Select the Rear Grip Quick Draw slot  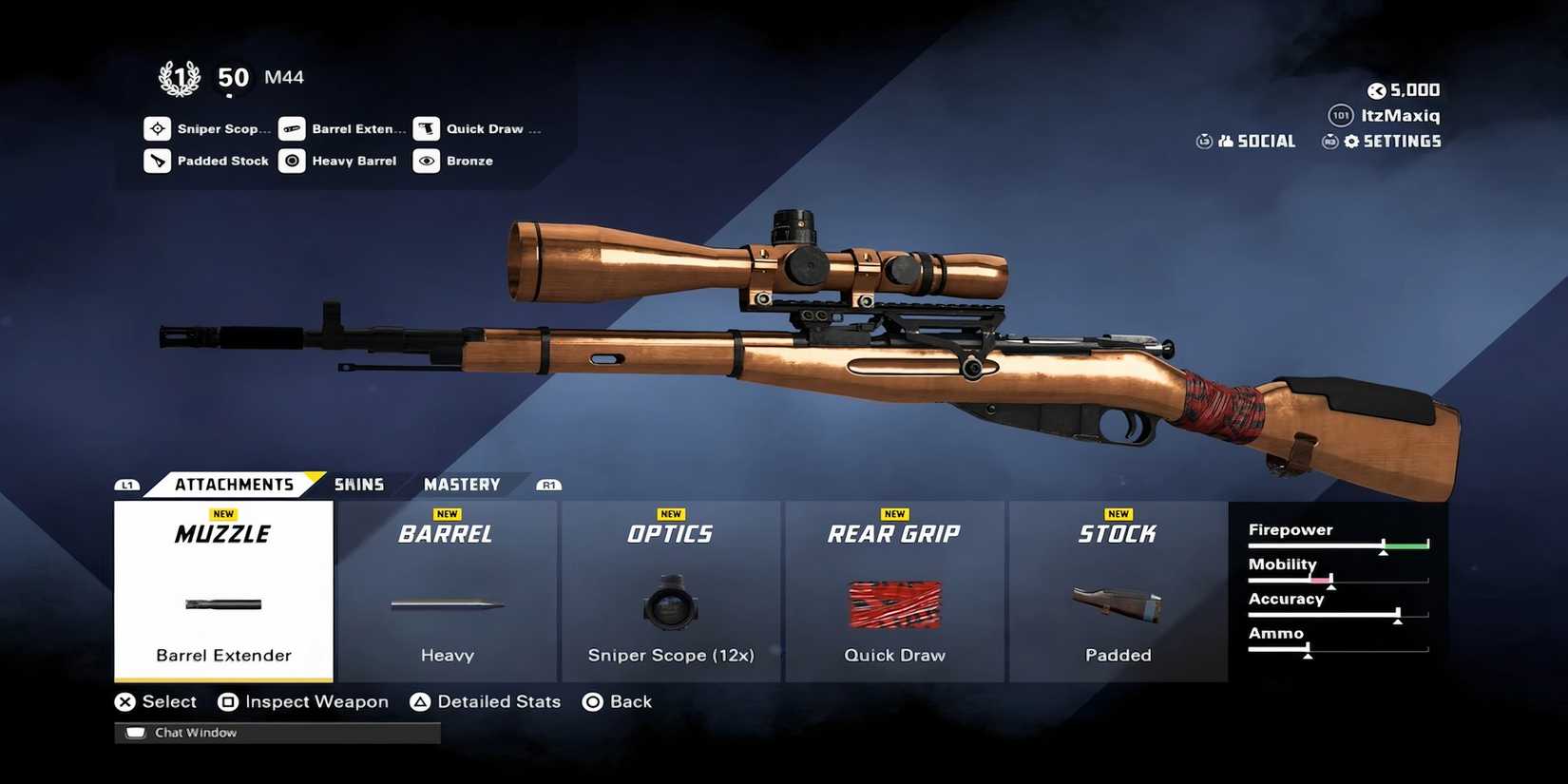[894, 591]
